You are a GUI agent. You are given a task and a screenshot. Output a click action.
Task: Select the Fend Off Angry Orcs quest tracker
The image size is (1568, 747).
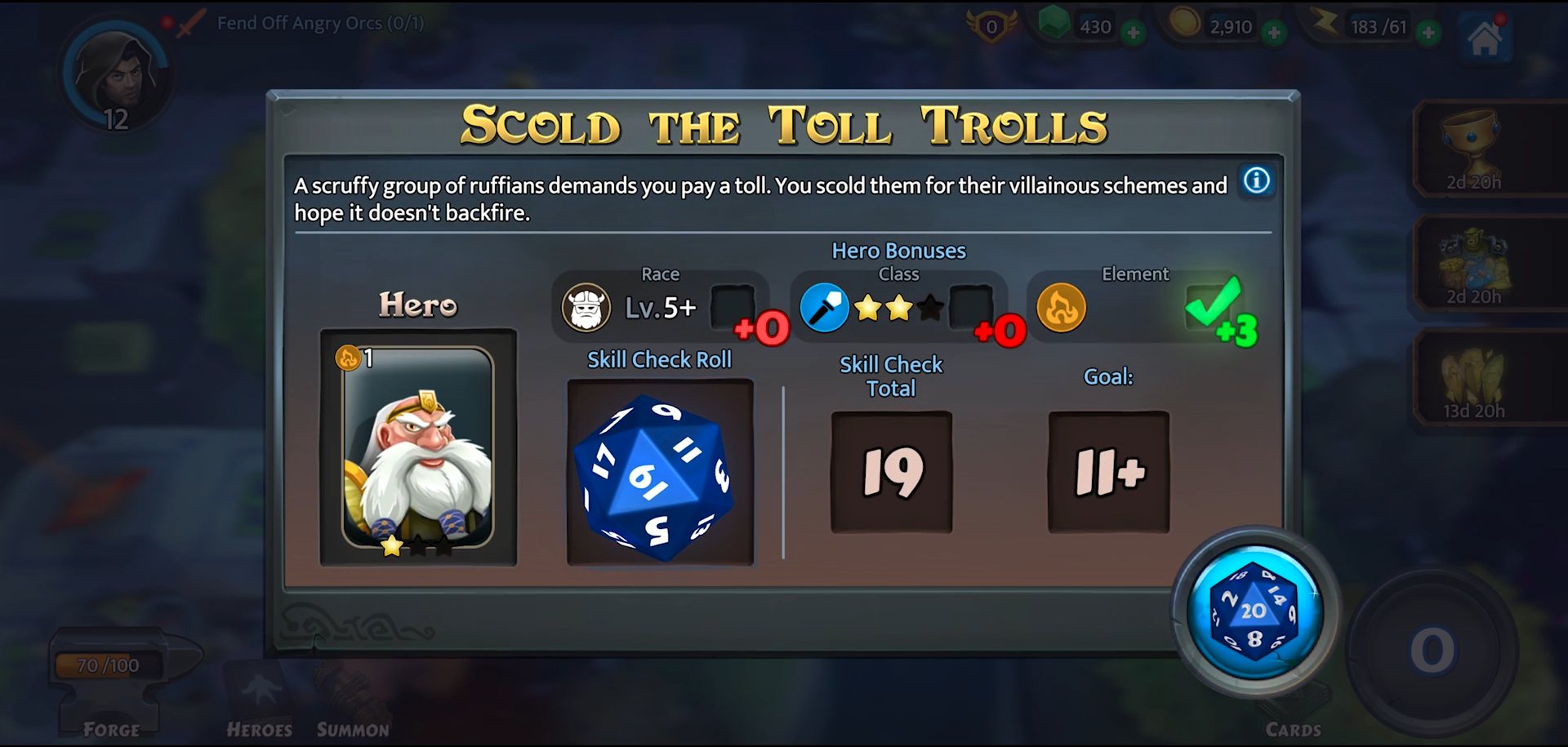click(319, 23)
